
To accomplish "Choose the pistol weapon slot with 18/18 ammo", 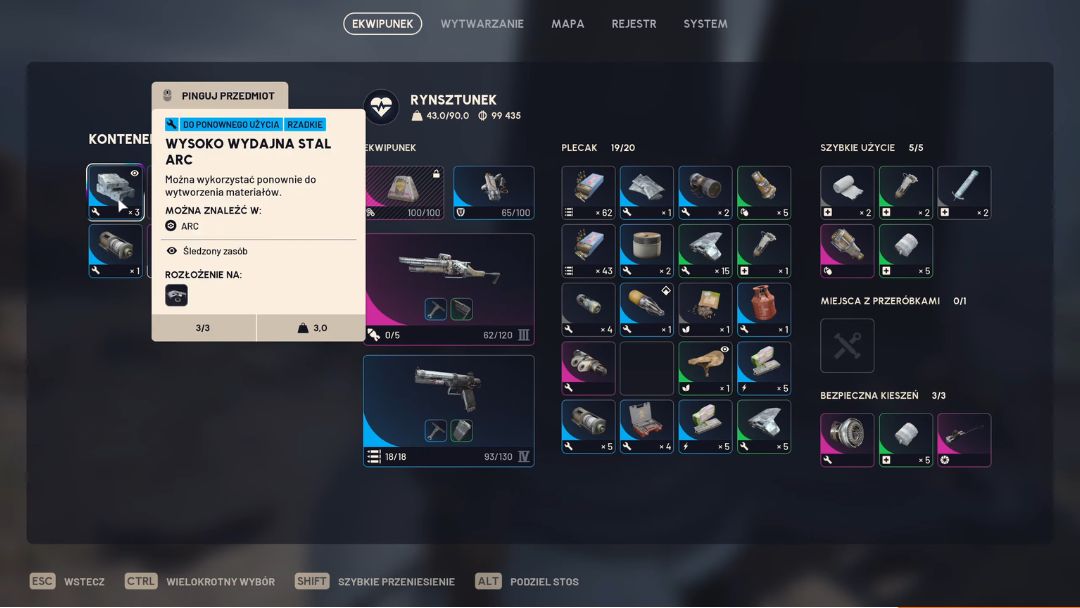I will [448, 410].
